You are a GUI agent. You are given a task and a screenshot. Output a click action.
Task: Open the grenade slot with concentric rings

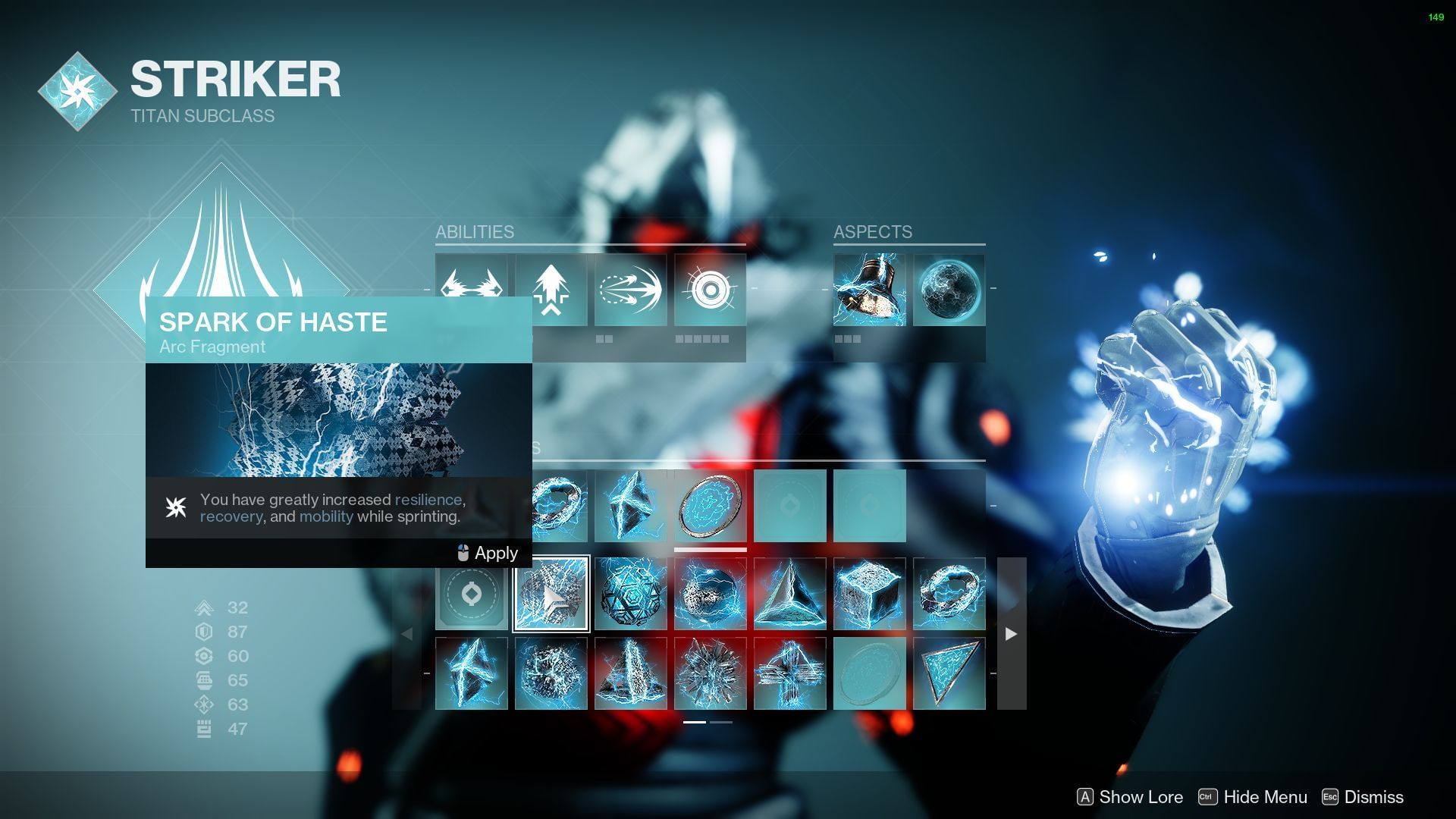click(710, 290)
